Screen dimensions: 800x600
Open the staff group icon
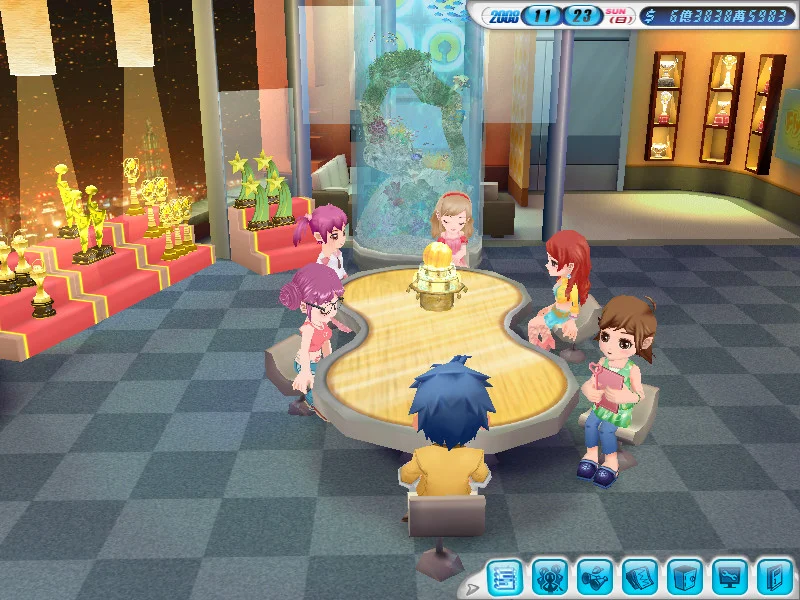[550, 577]
